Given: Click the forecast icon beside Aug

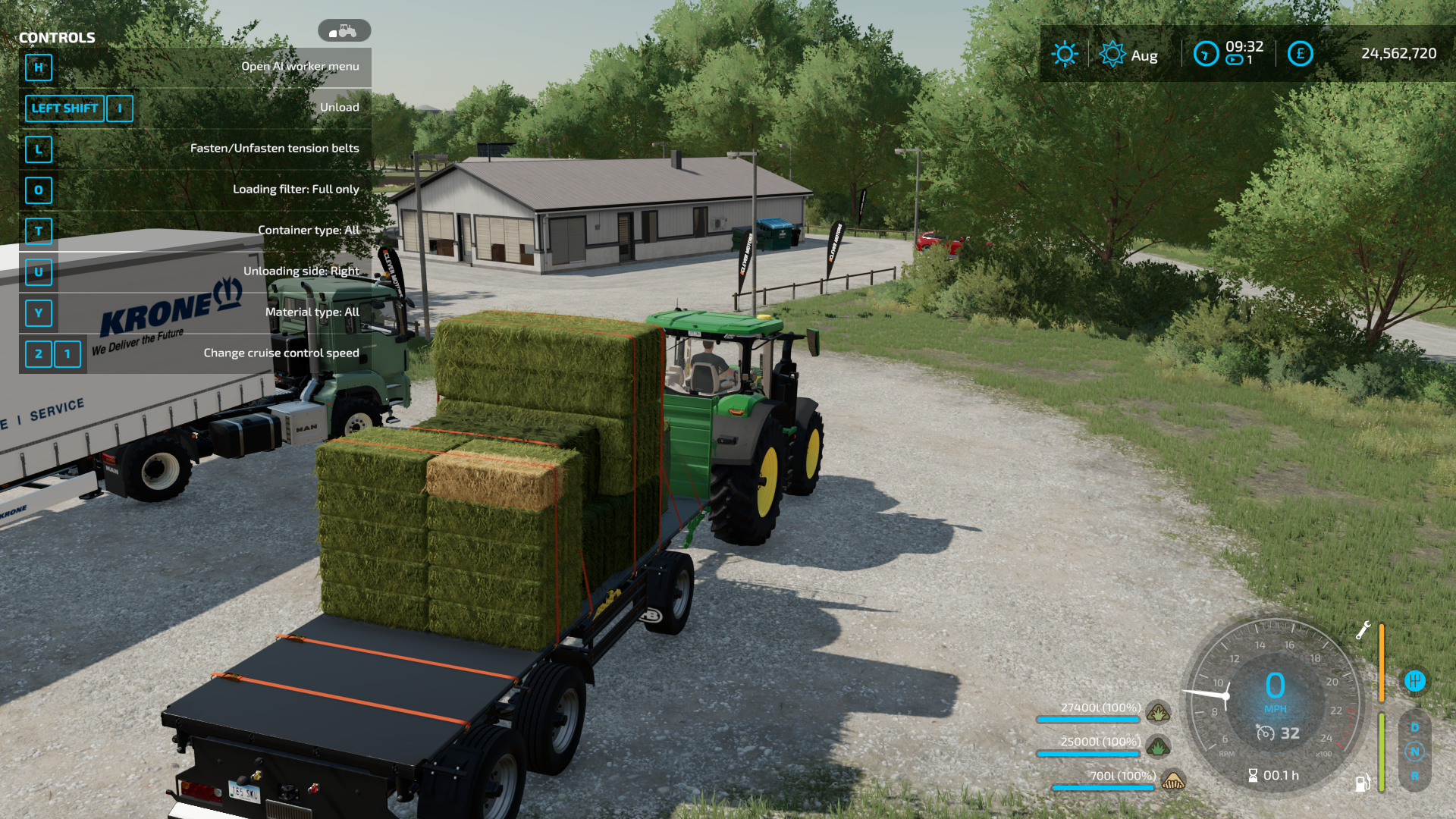Looking at the screenshot, I should [1112, 54].
